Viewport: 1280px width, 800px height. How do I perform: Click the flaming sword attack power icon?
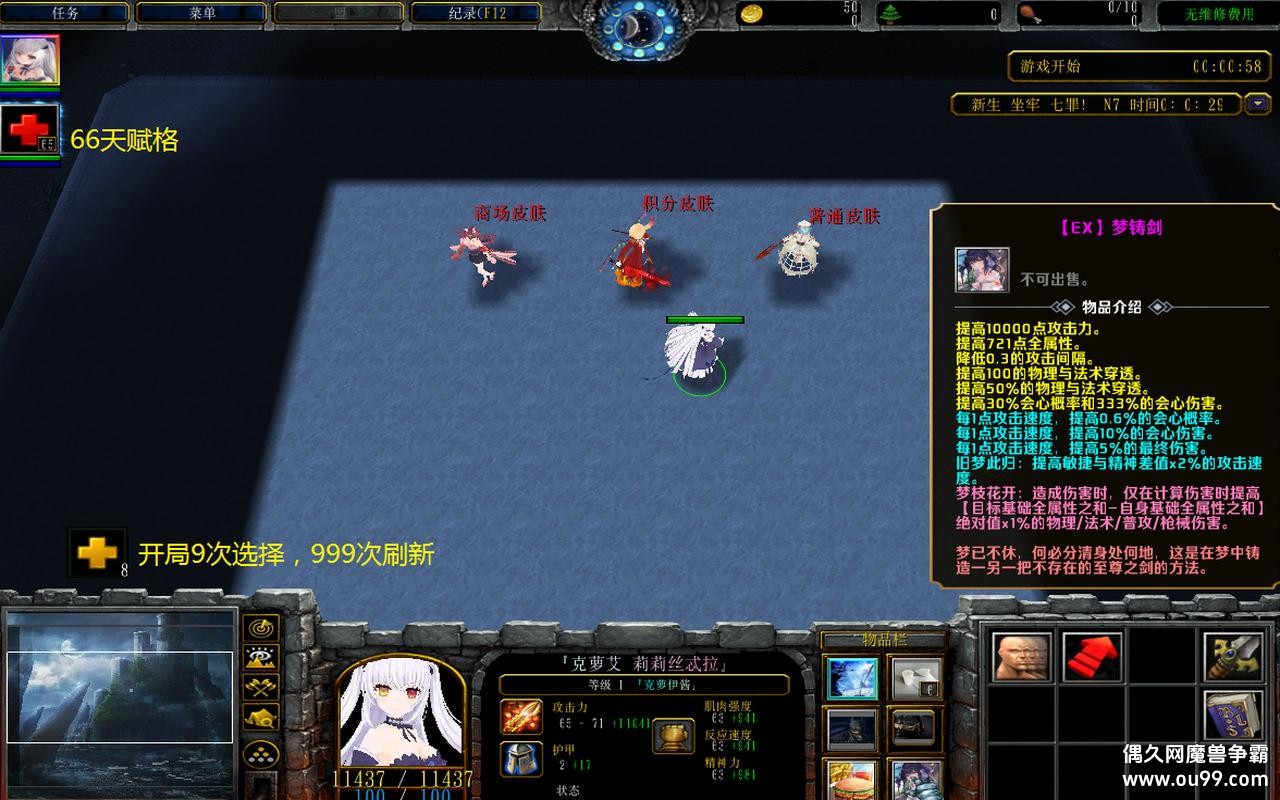(x=520, y=717)
